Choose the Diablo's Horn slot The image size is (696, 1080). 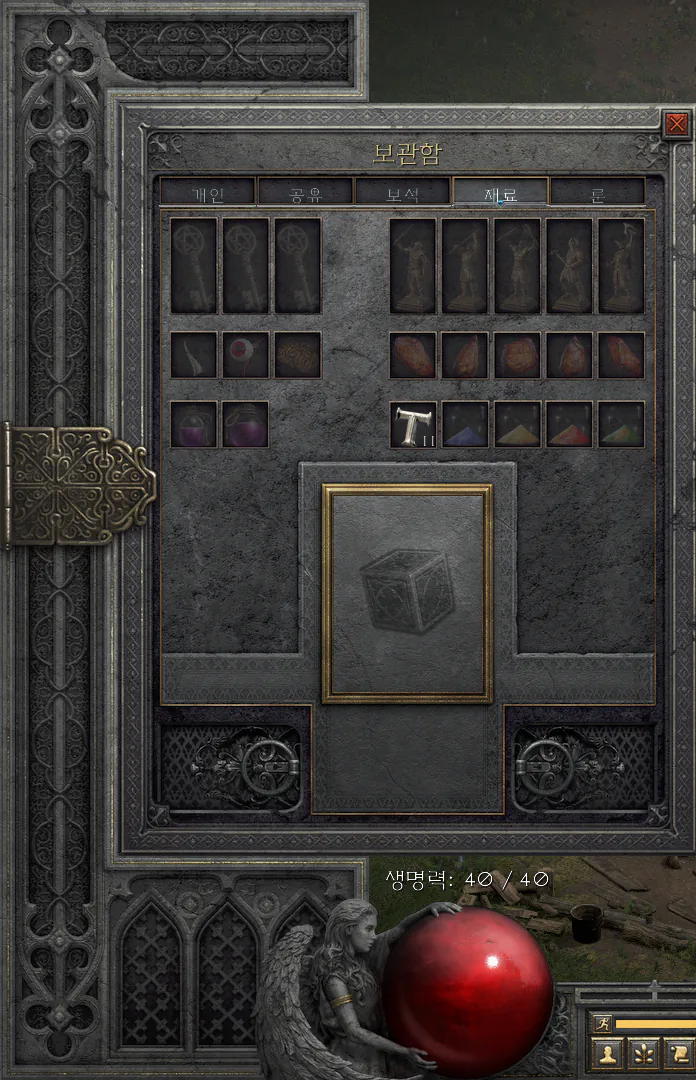click(193, 355)
